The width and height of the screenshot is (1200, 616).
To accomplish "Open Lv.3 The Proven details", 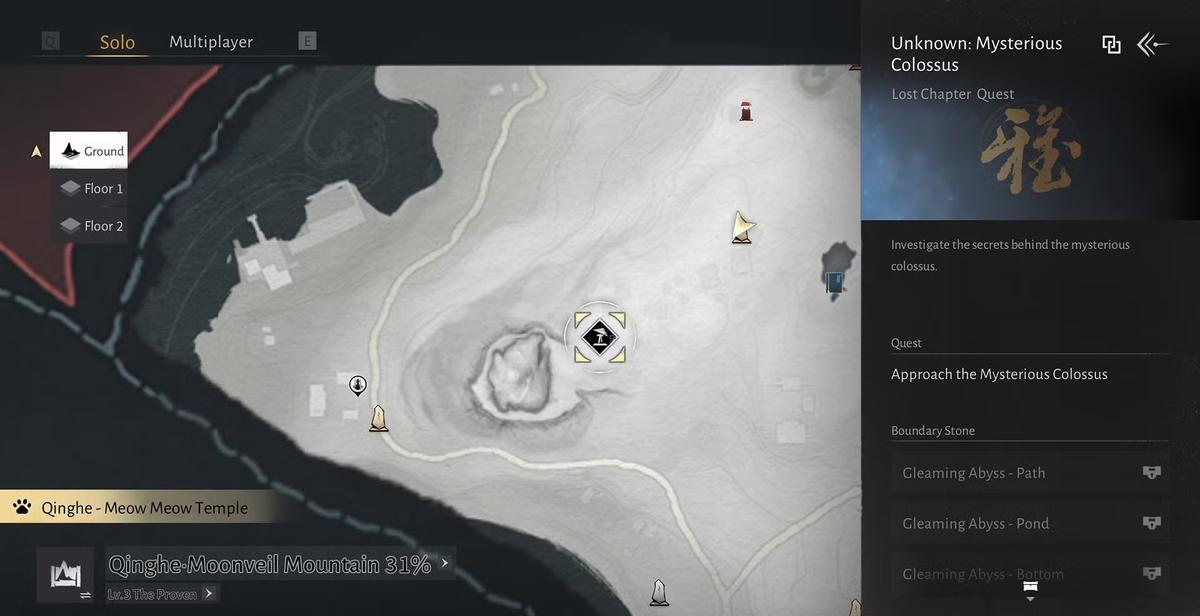I will pyautogui.click(x=160, y=594).
